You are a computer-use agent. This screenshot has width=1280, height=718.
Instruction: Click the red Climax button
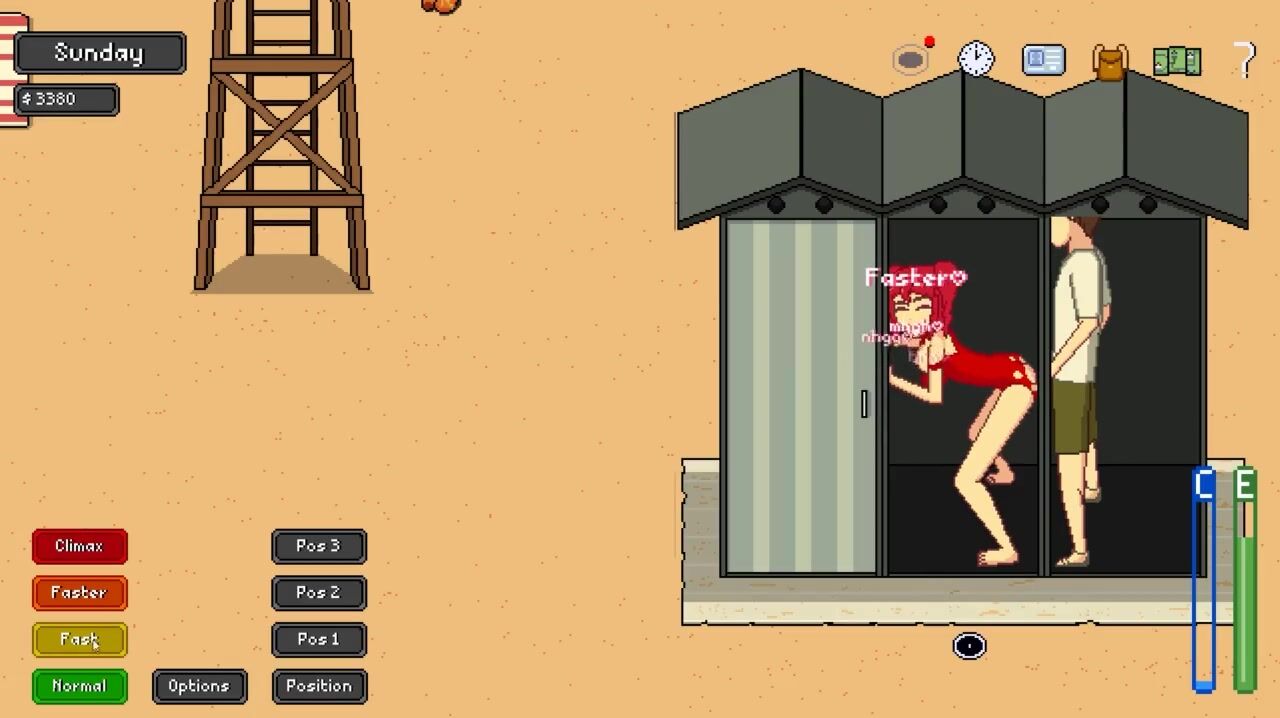tap(79, 546)
